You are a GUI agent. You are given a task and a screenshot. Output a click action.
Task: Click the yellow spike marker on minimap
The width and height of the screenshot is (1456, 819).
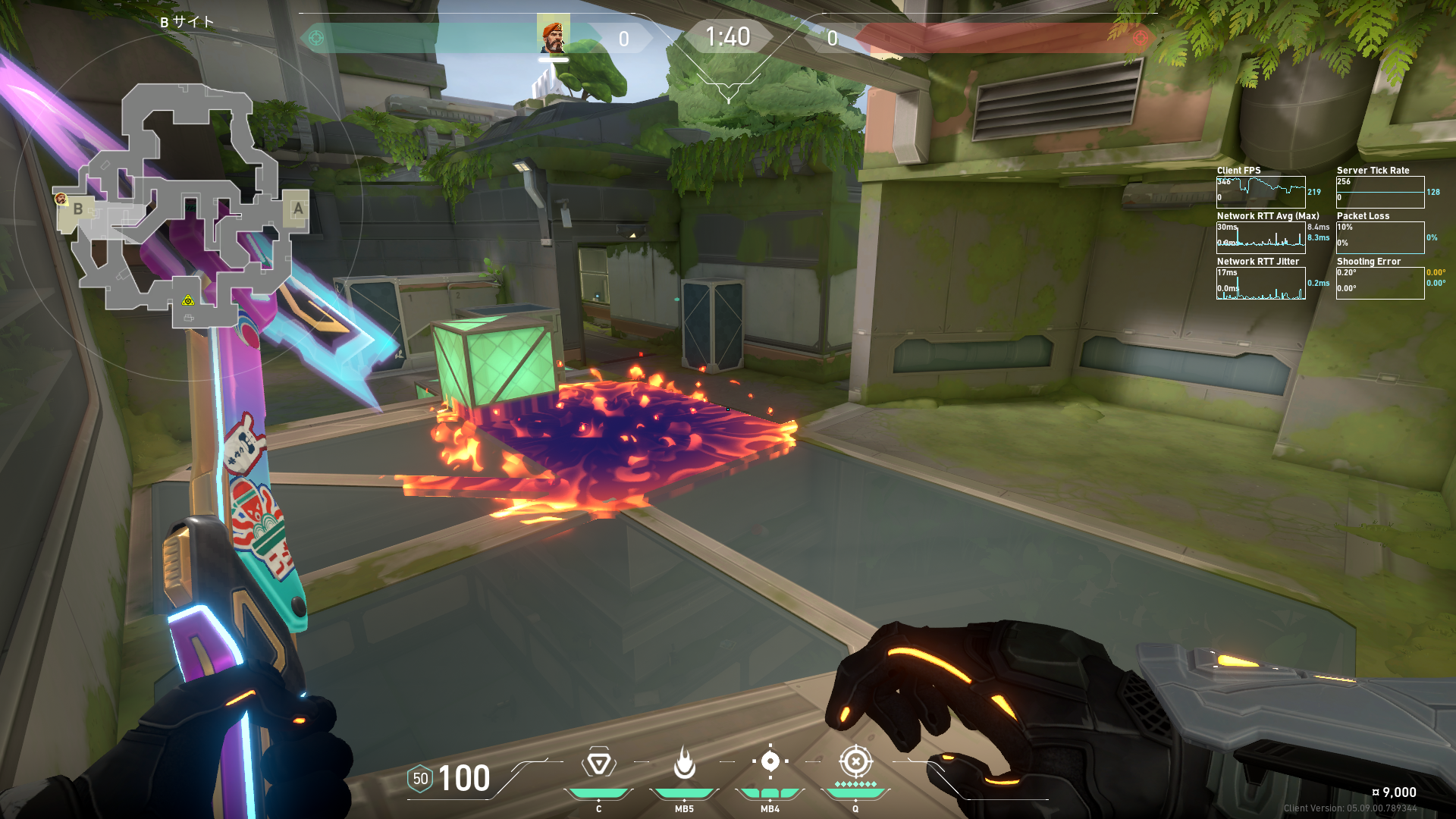point(188,301)
